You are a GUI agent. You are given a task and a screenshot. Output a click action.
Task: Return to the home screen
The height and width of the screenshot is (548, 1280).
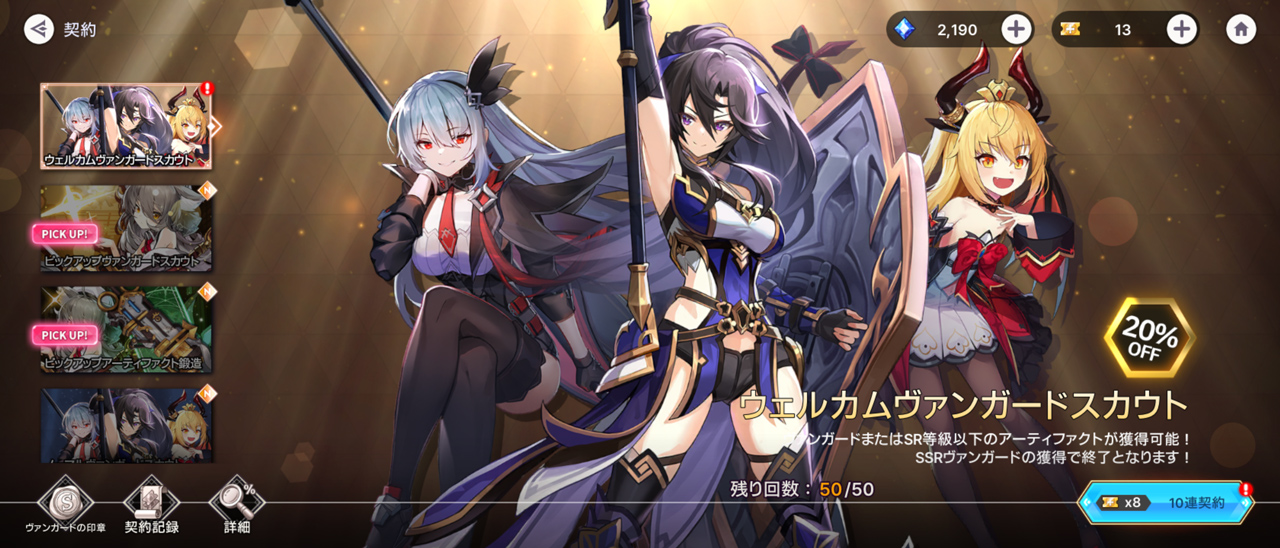(1241, 29)
